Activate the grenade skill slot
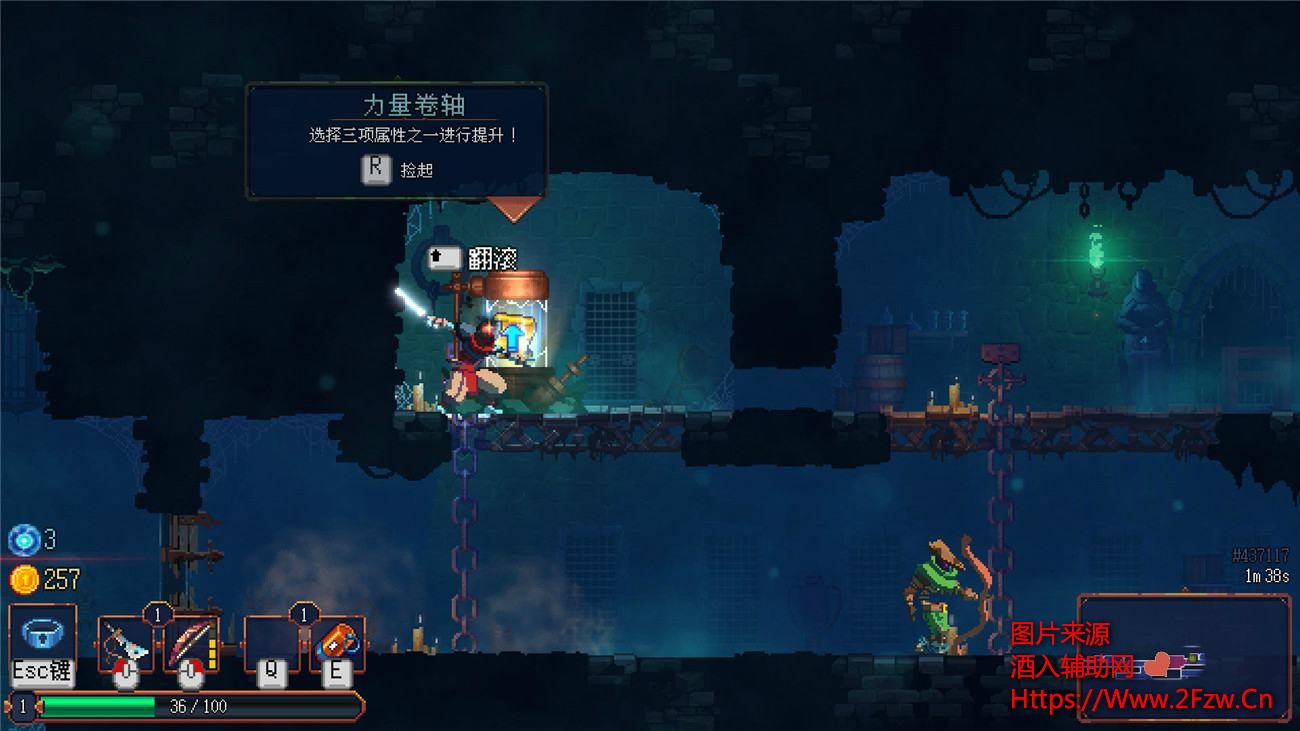Viewport: 1300px width, 731px height. 336,645
